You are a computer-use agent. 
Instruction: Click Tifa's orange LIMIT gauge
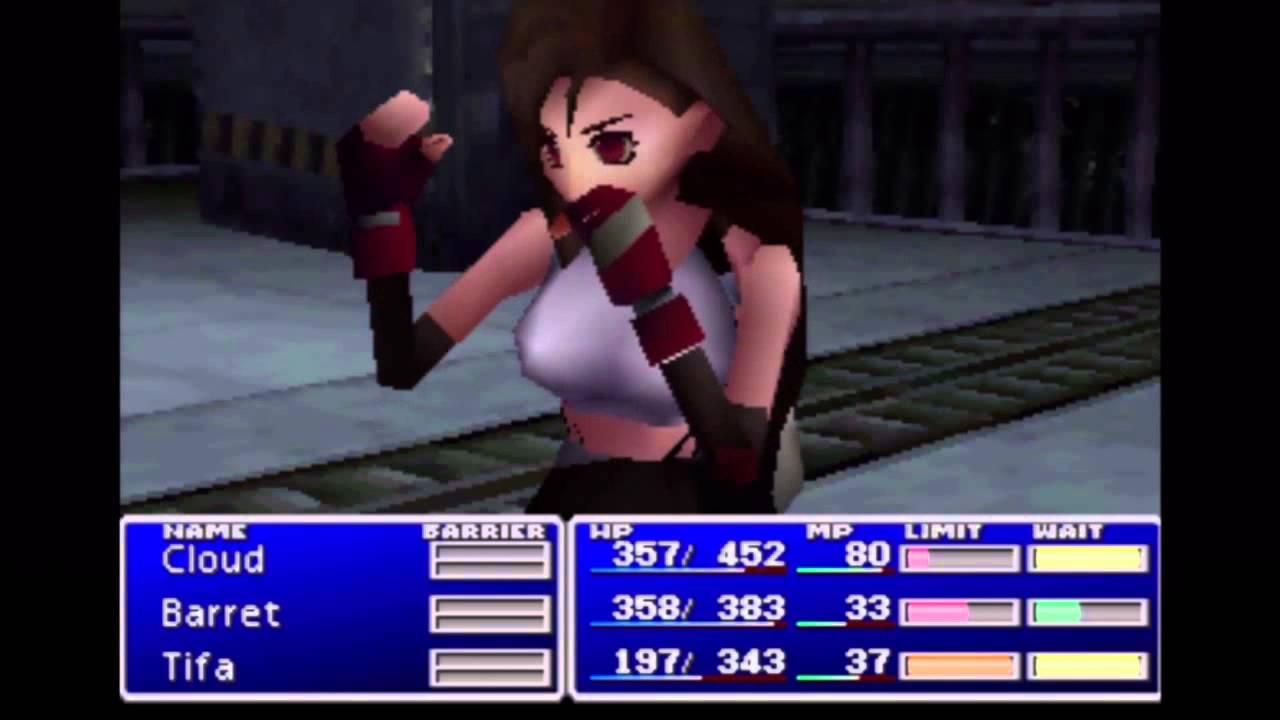pyautogui.click(x=957, y=666)
